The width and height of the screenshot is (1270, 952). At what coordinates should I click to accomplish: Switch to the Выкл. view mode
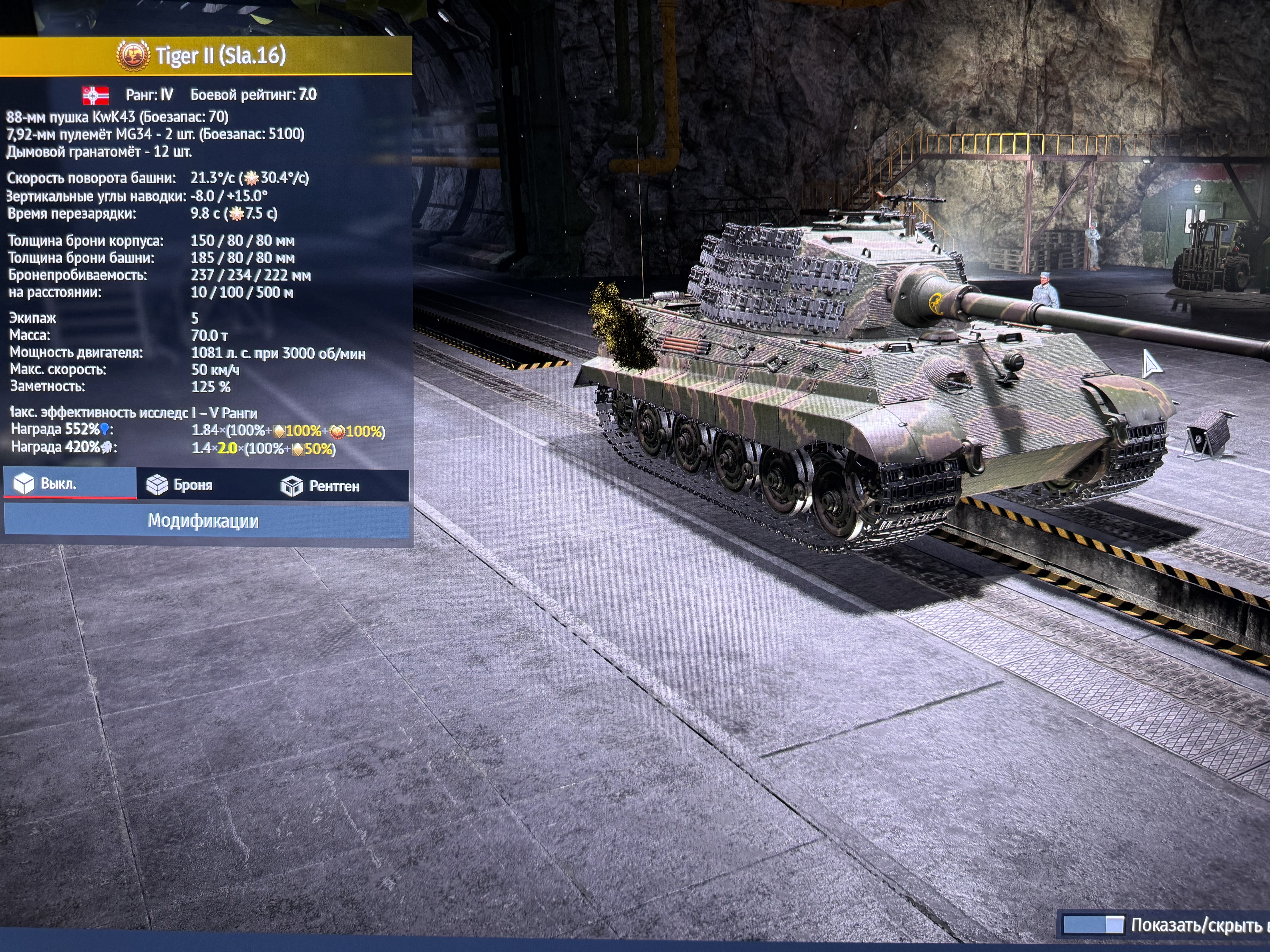[69, 484]
